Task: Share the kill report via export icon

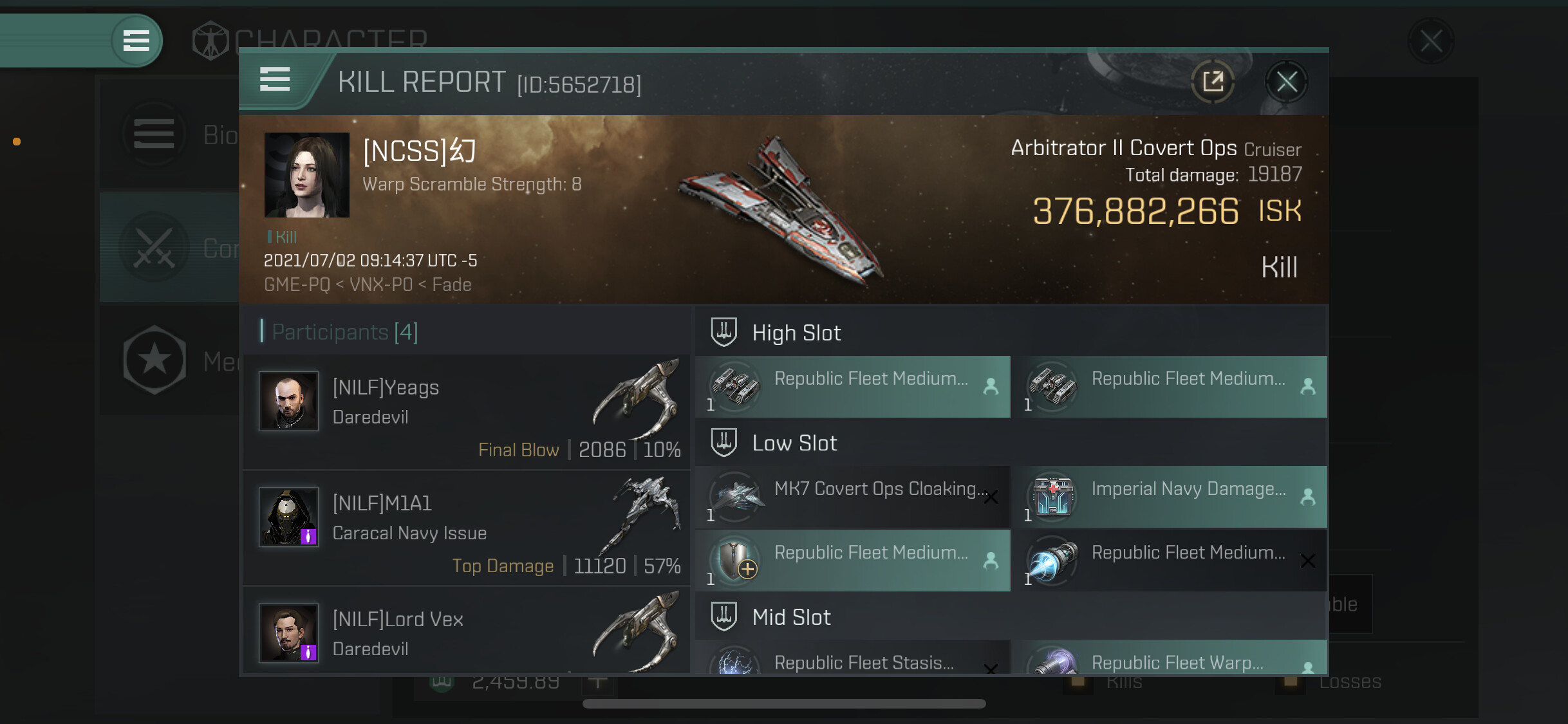Action: click(x=1213, y=82)
